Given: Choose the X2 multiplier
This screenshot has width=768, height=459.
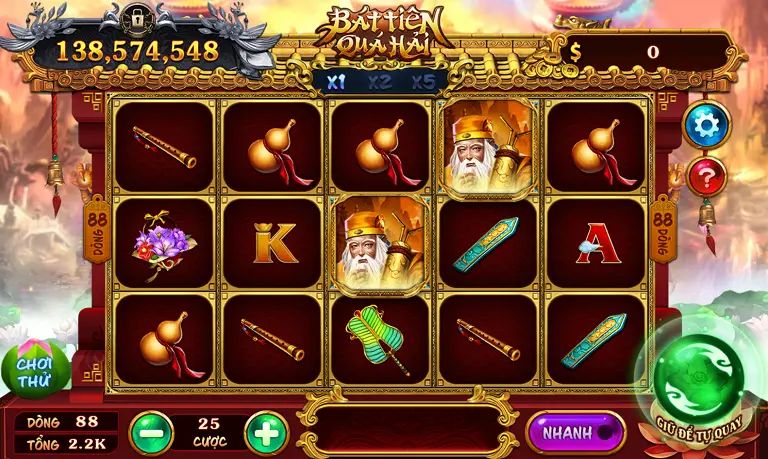Looking at the screenshot, I should point(379,82).
